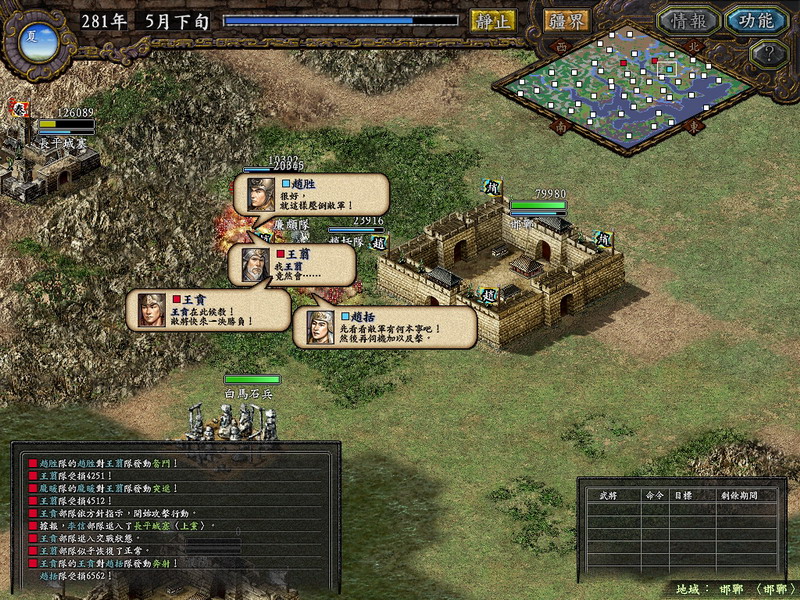Toggle the 疆界 borders button
This screenshot has height=600, width=800.
tap(567, 20)
